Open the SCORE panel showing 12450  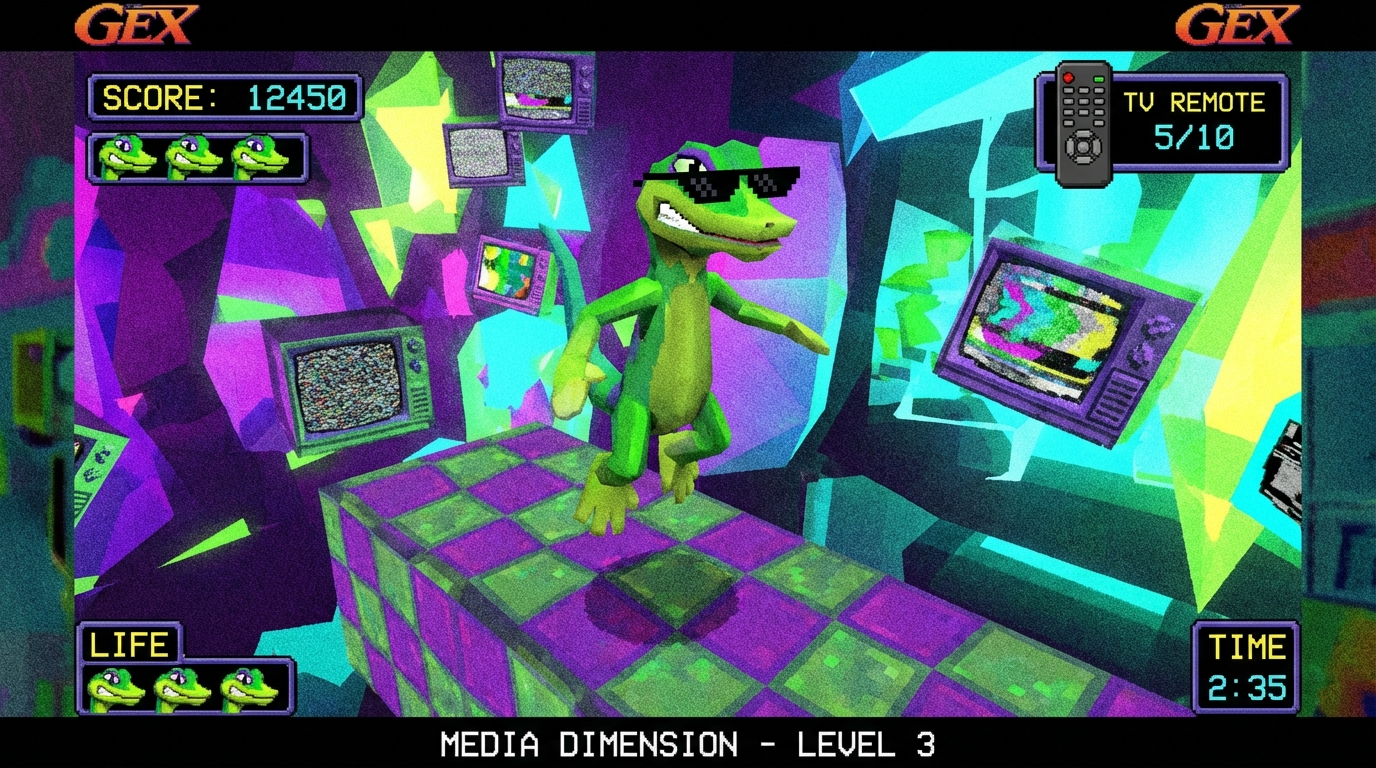225,98
